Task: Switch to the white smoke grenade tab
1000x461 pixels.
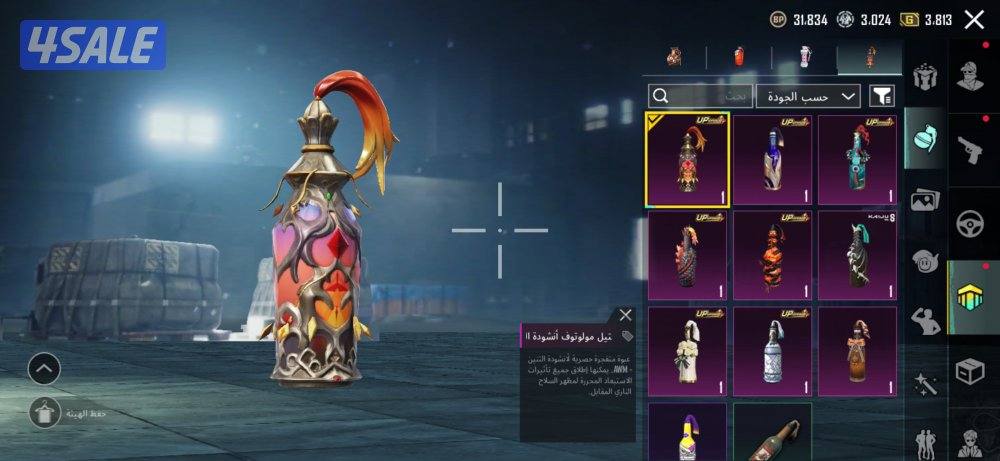Action: 804,58
